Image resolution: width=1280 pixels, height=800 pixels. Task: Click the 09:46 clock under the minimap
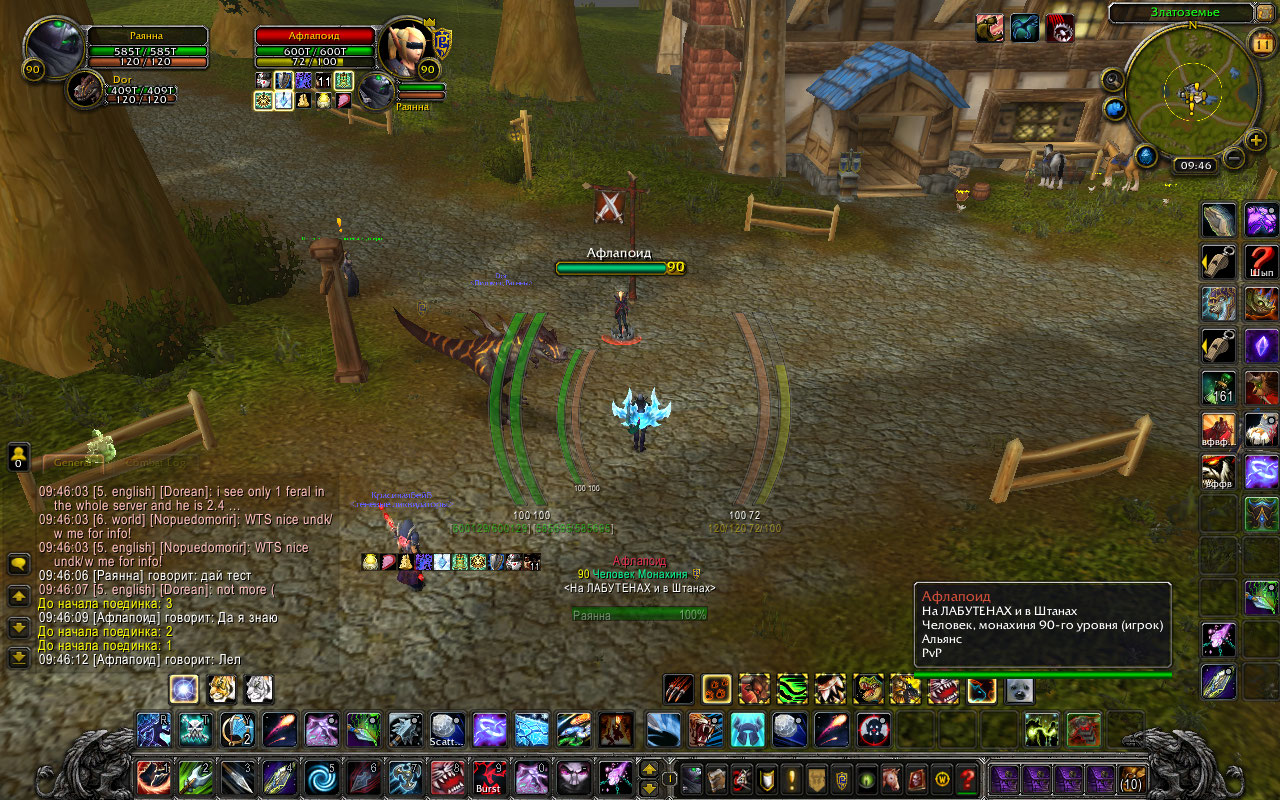click(1196, 166)
